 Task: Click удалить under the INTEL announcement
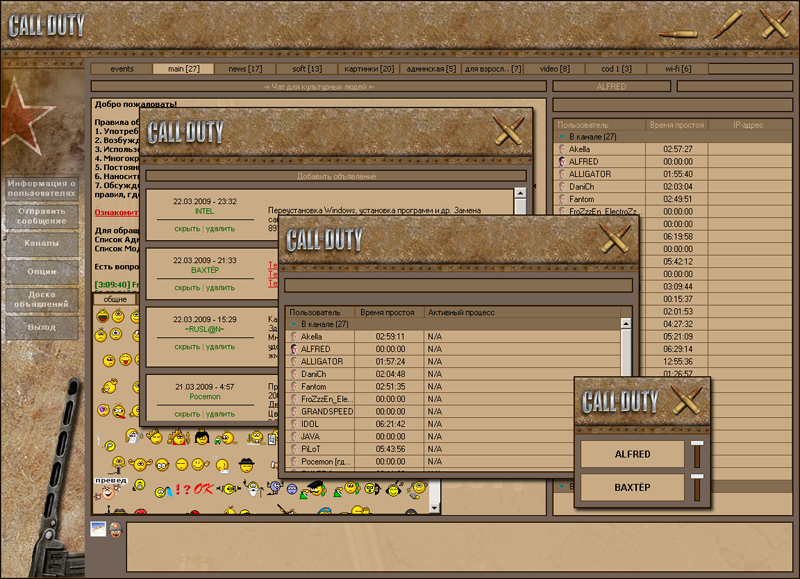[219, 229]
